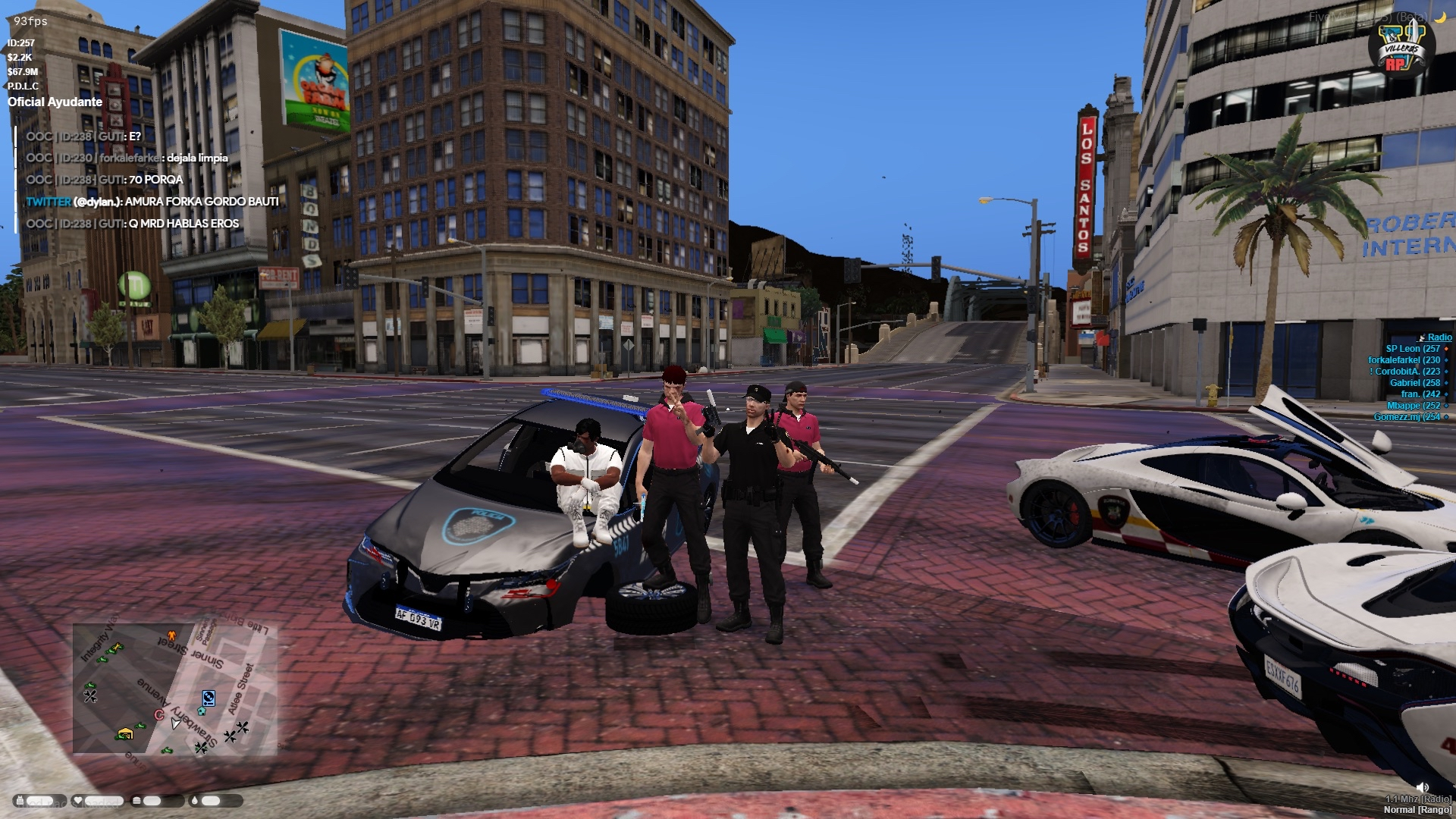The width and height of the screenshot is (1456, 819).
Task: Select the pink C marker on minimap
Action: click(159, 714)
